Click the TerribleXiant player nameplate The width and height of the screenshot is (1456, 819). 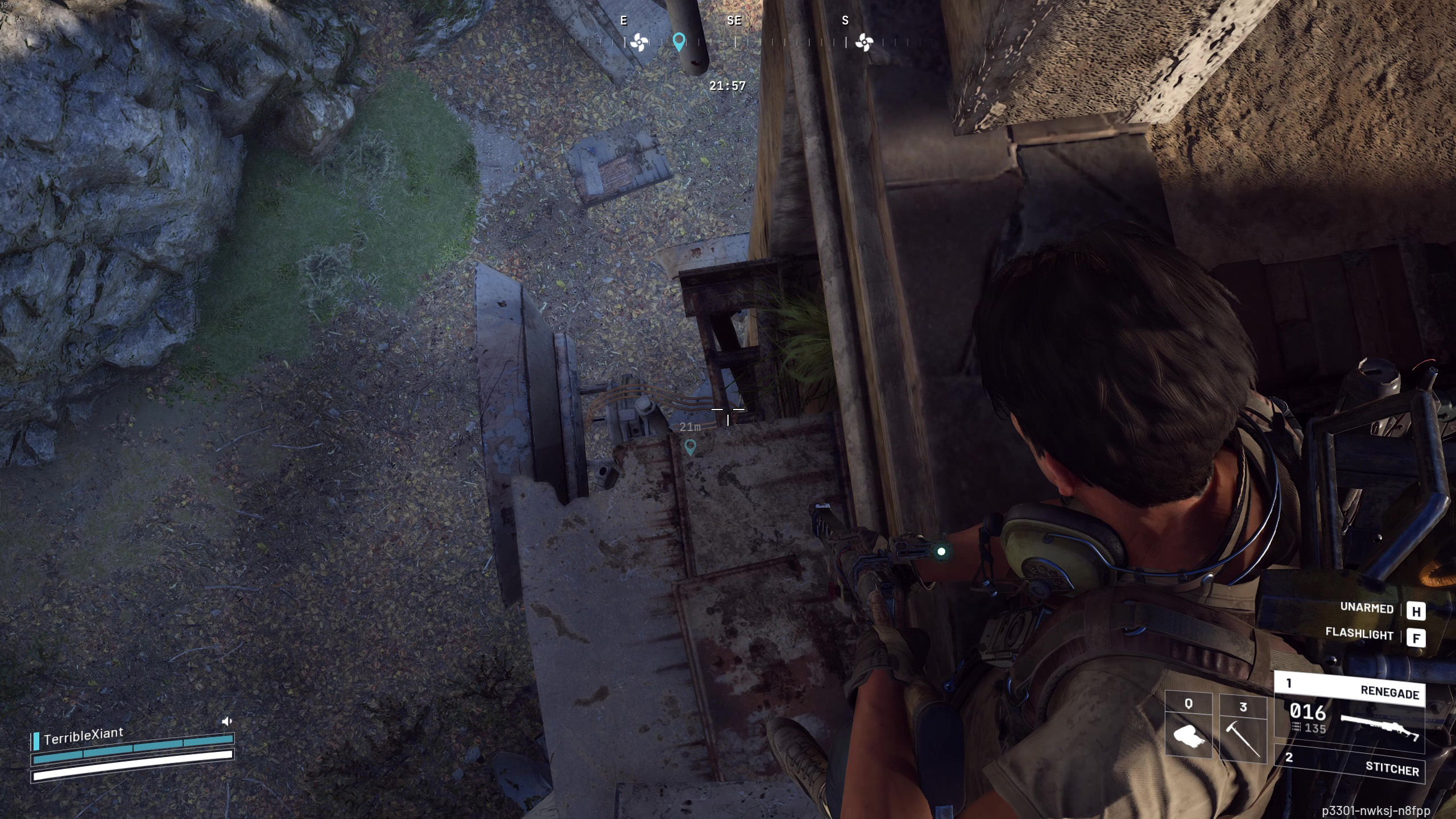pyautogui.click(x=84, y=736)
